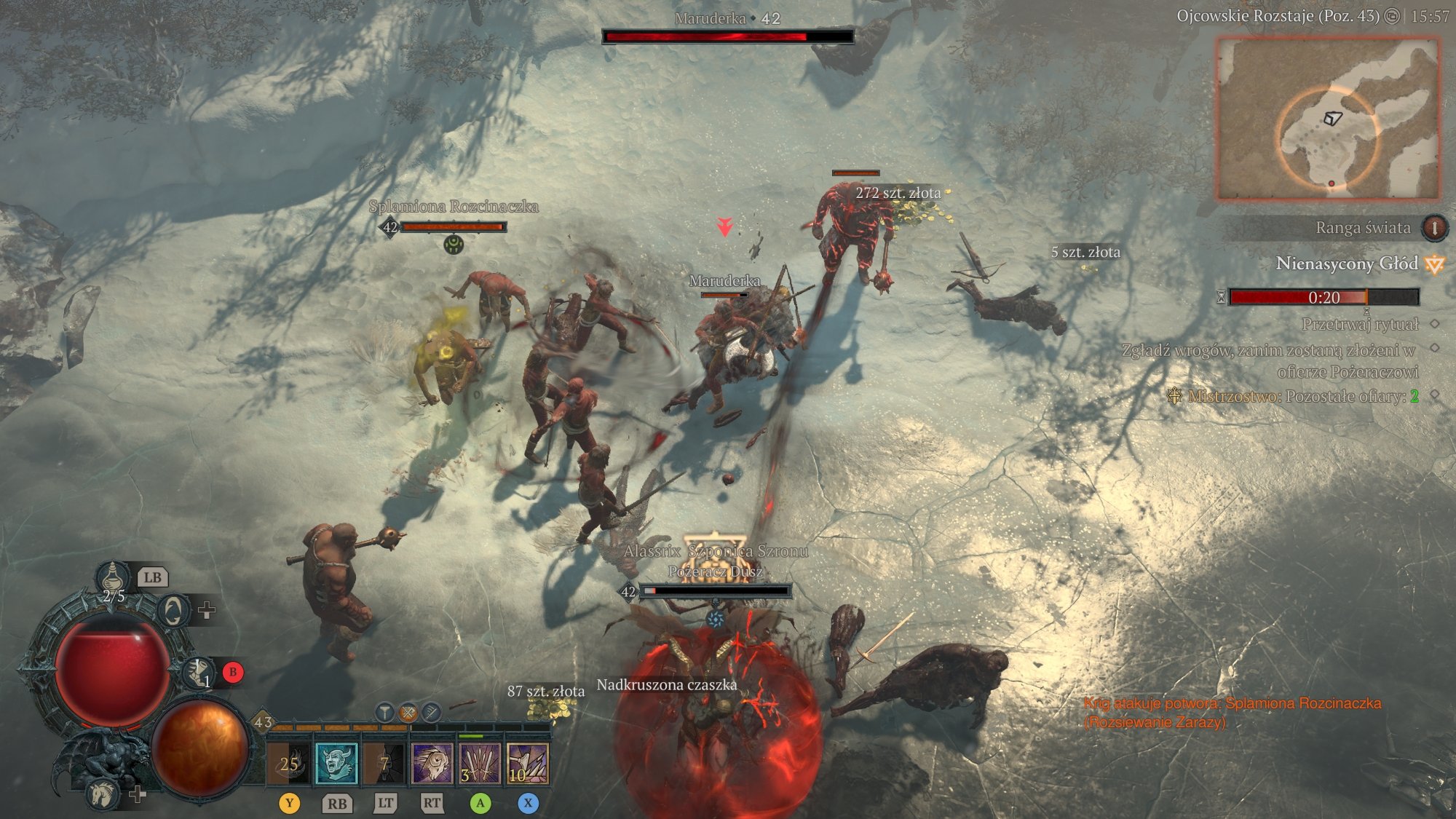Use the triple-blades skill bound to A
Viewport: 1456px width, 819px height.
click(478, 764)
